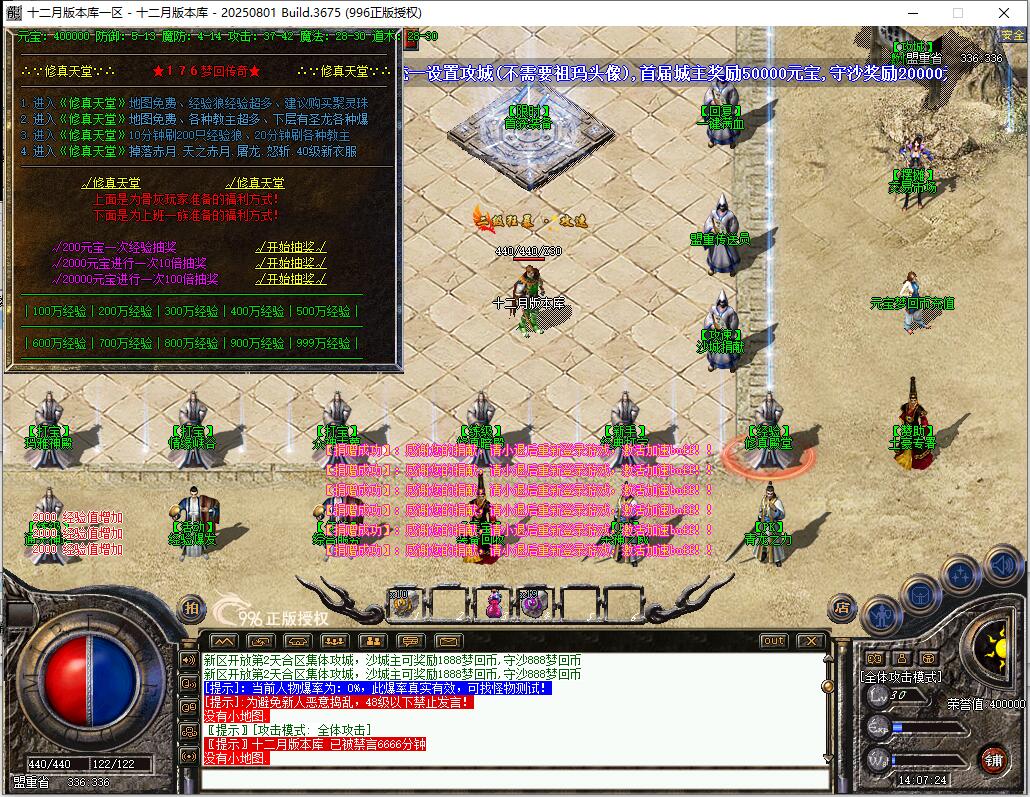Click the chat bar 'out' button
This screenshot has width=1030, height=797.
(773, 641)
